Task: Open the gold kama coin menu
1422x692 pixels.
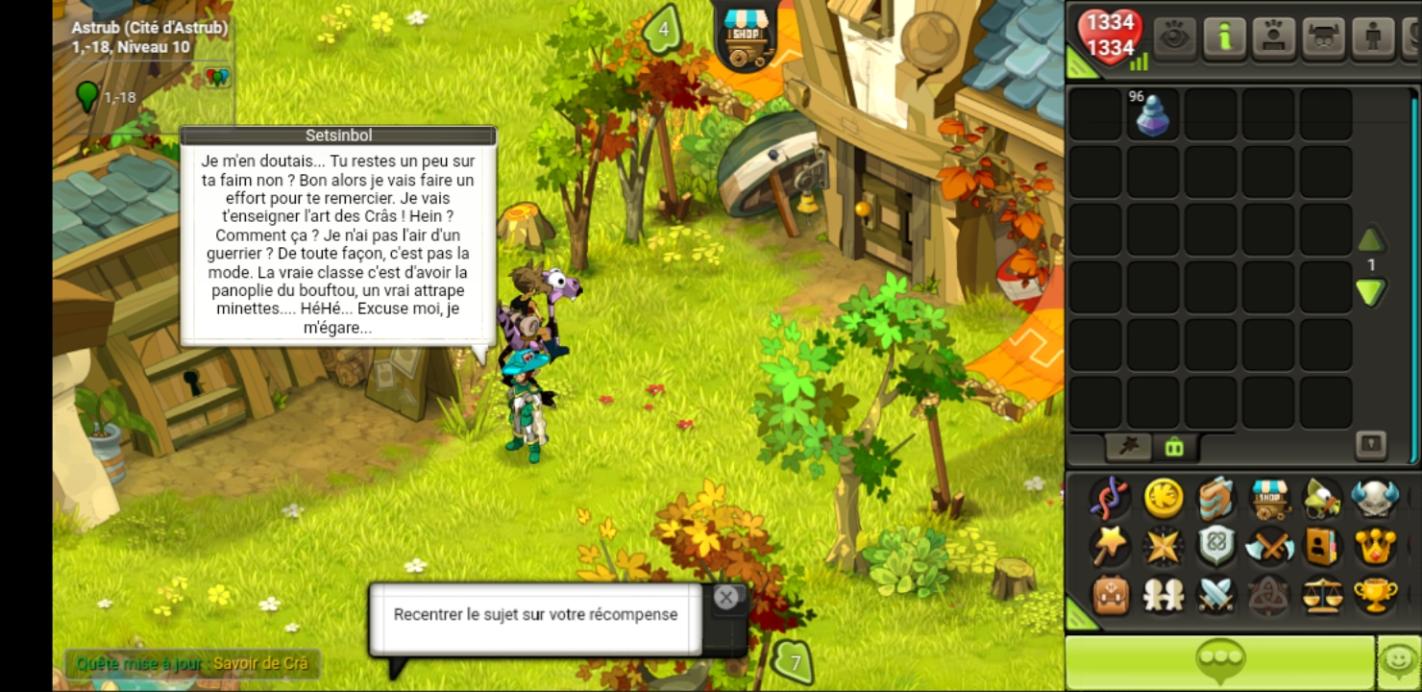Action: (1163, 498)
